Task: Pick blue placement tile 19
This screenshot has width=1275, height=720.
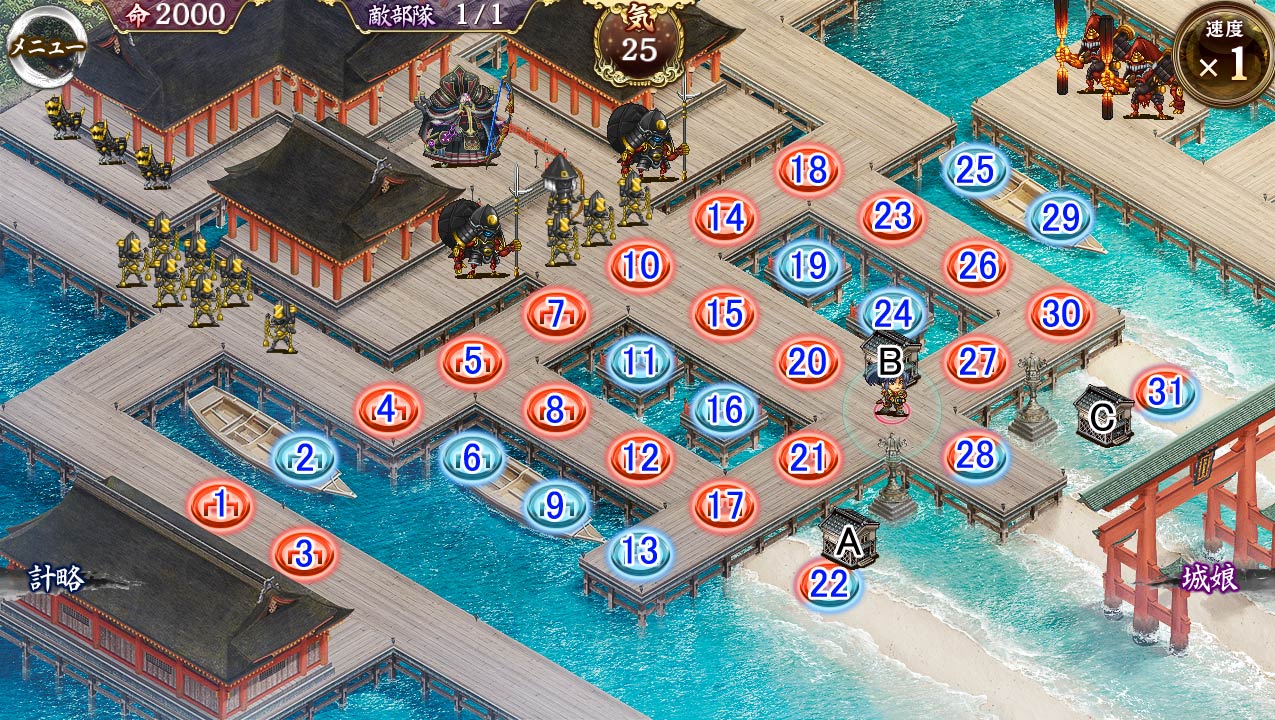Action: click(808, 265)
